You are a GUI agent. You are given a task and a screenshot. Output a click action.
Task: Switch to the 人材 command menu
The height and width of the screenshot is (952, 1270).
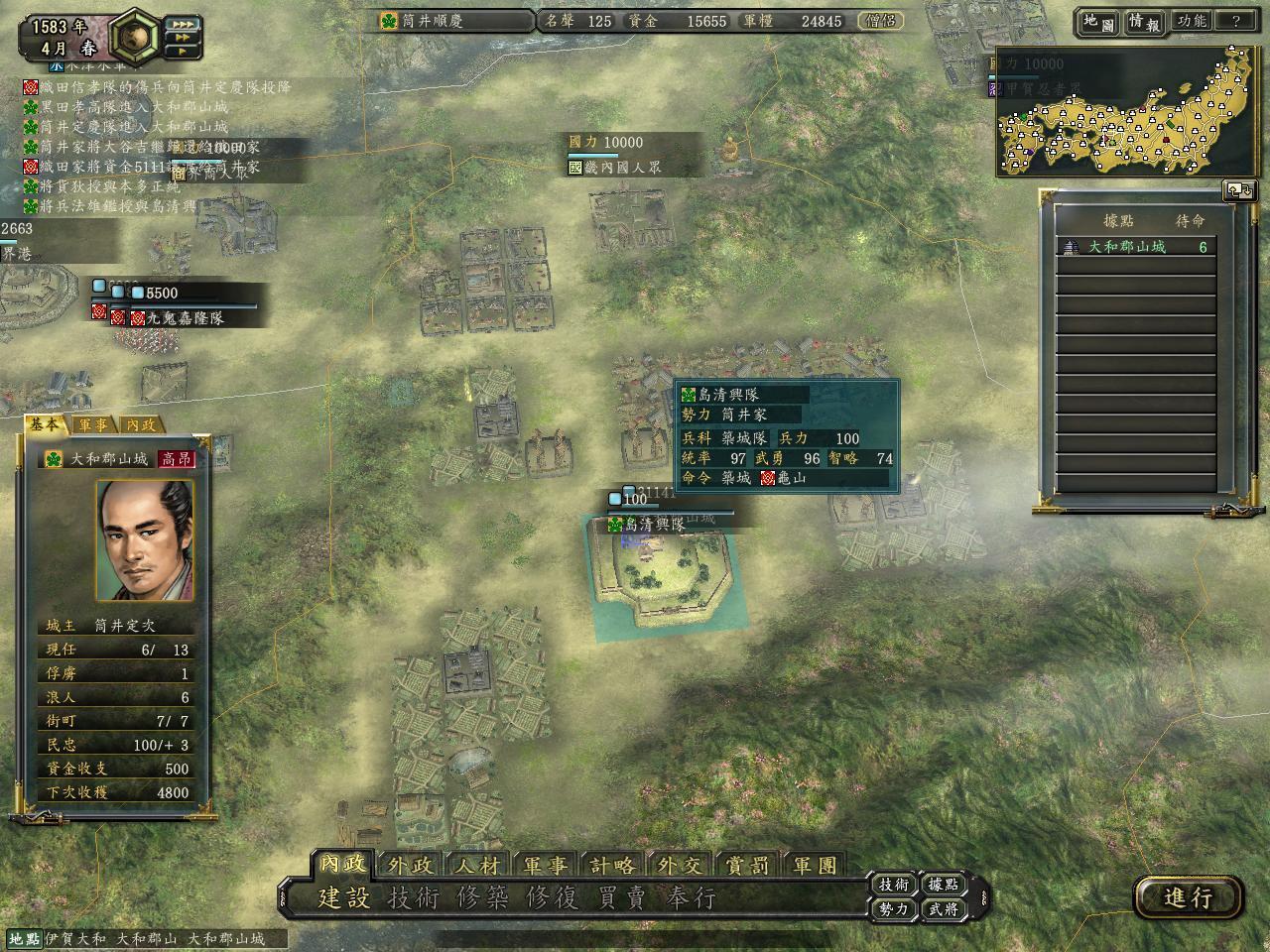pyautogui.click(x=478, y=866)
